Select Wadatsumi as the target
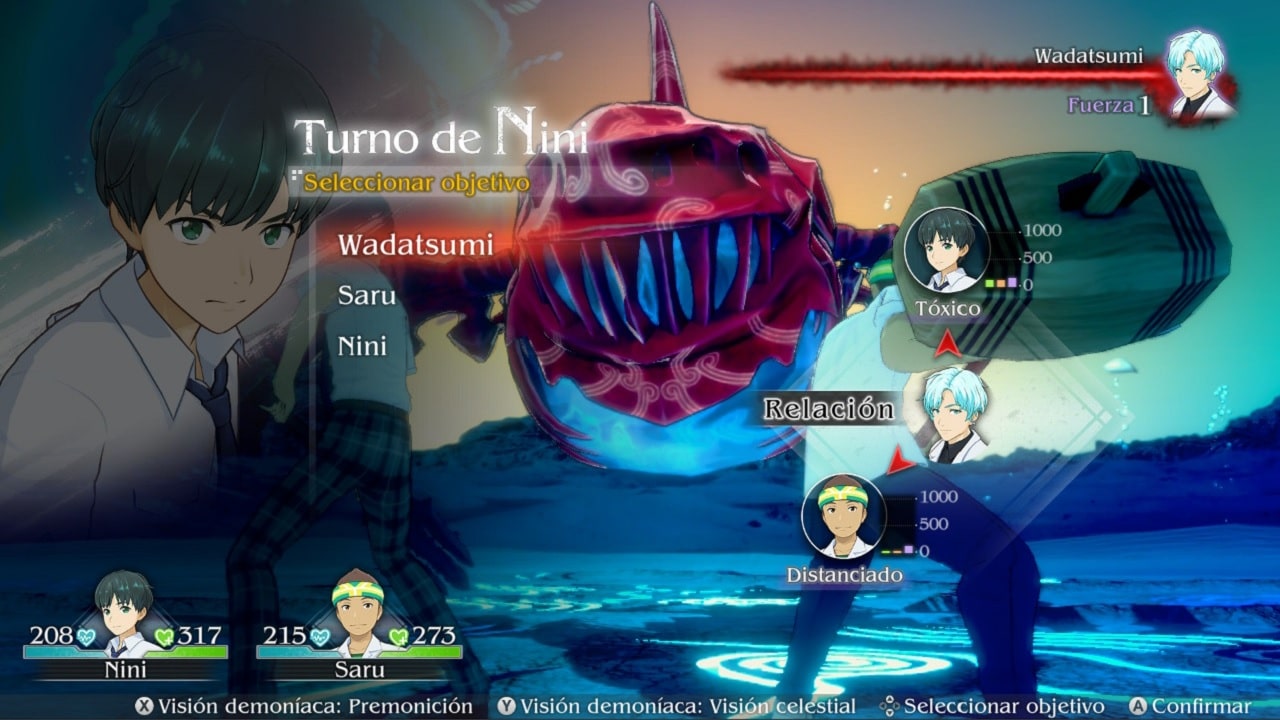The height and width of the screenshot is (720, 1280). (x=415, y=244)
